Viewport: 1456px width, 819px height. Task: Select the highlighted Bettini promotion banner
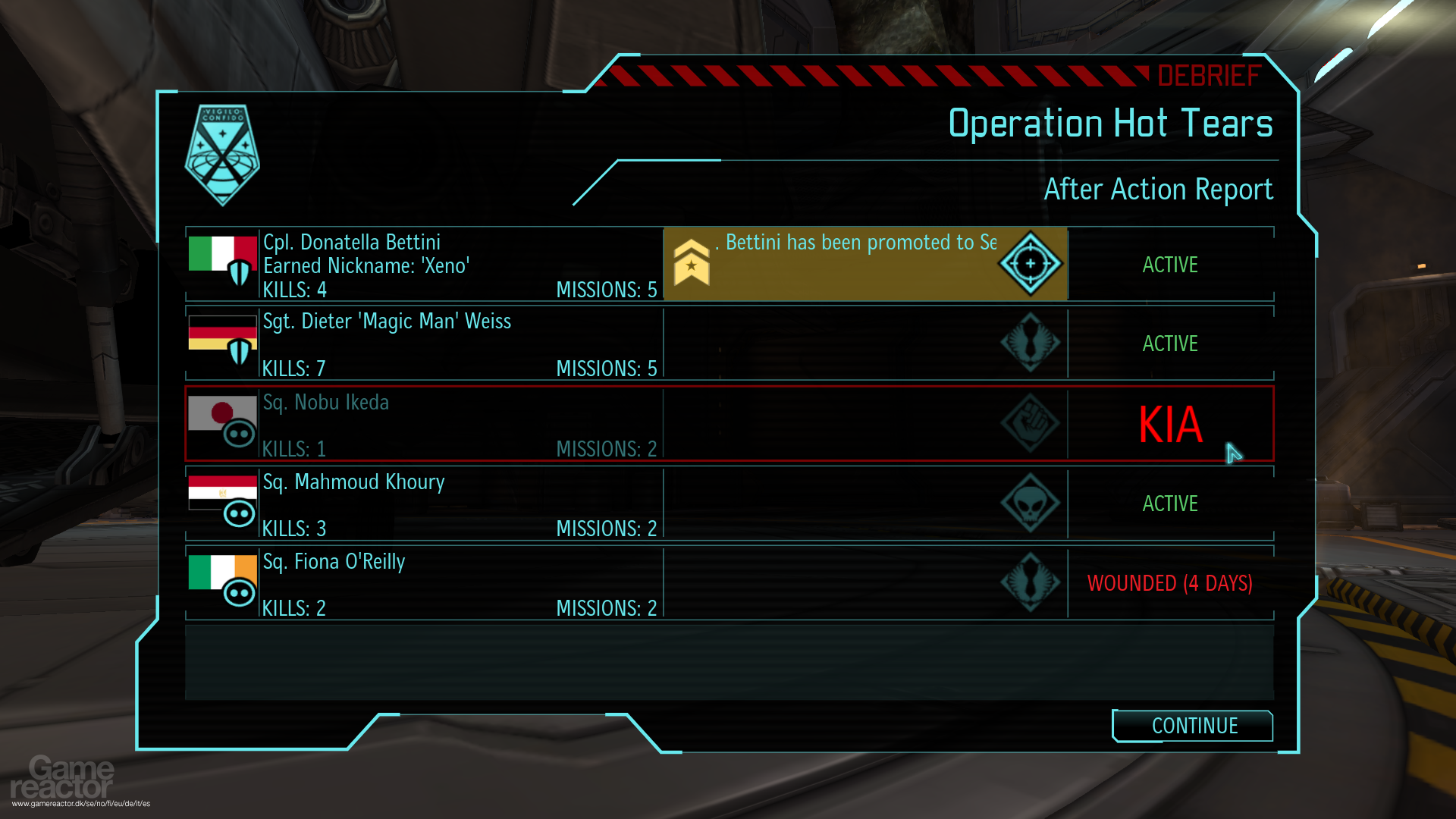click(x=864, y=264)
